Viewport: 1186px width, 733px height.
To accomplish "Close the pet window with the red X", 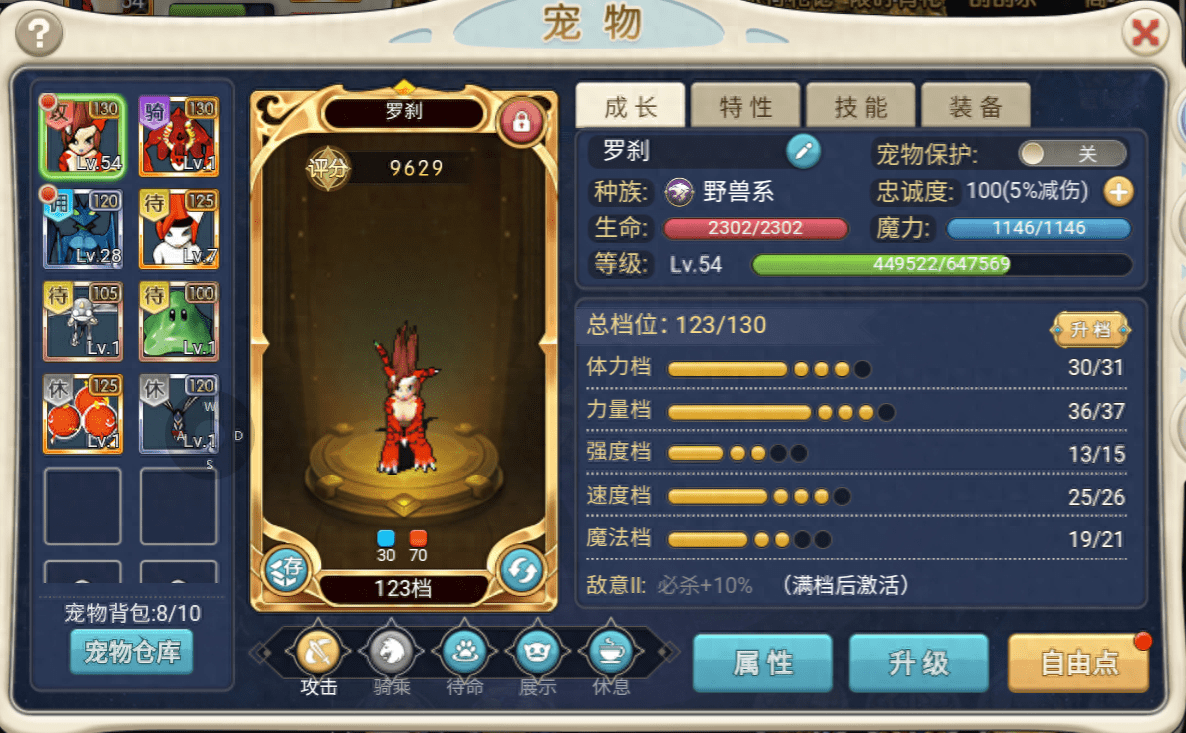I will [x=1144, y=35].
